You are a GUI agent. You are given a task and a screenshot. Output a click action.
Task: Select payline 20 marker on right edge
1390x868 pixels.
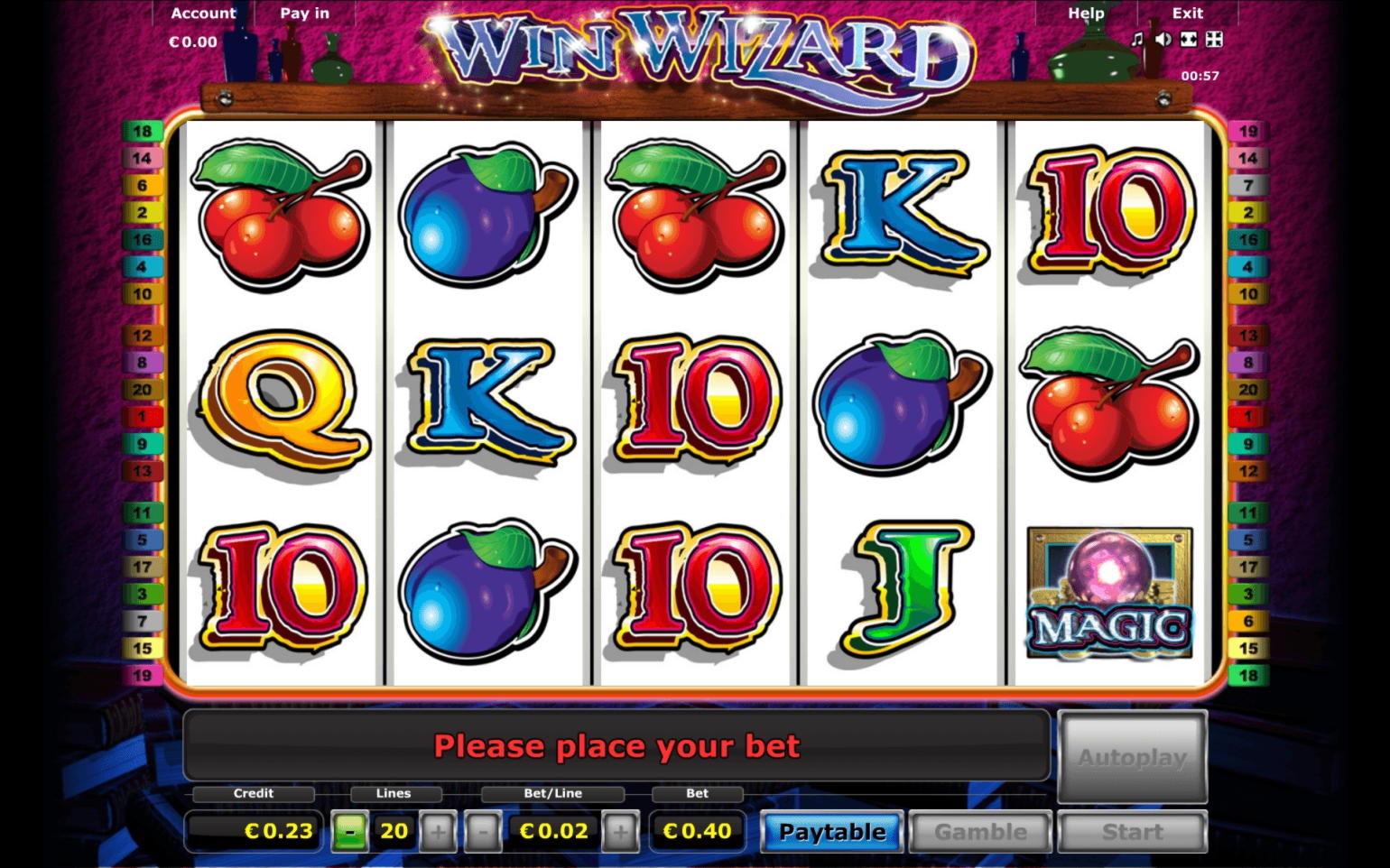point(1248,390)
